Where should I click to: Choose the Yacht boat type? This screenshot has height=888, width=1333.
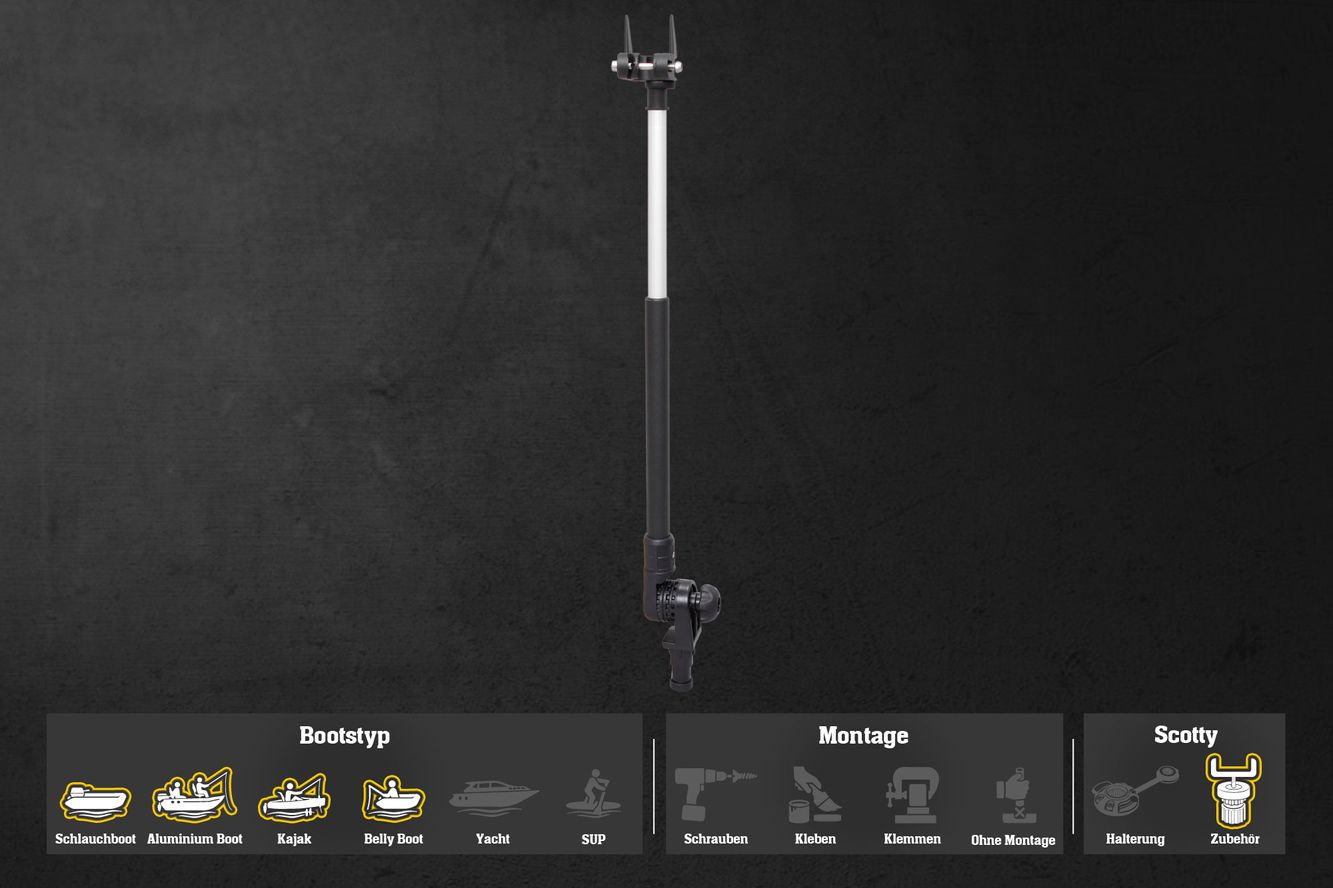493,797
